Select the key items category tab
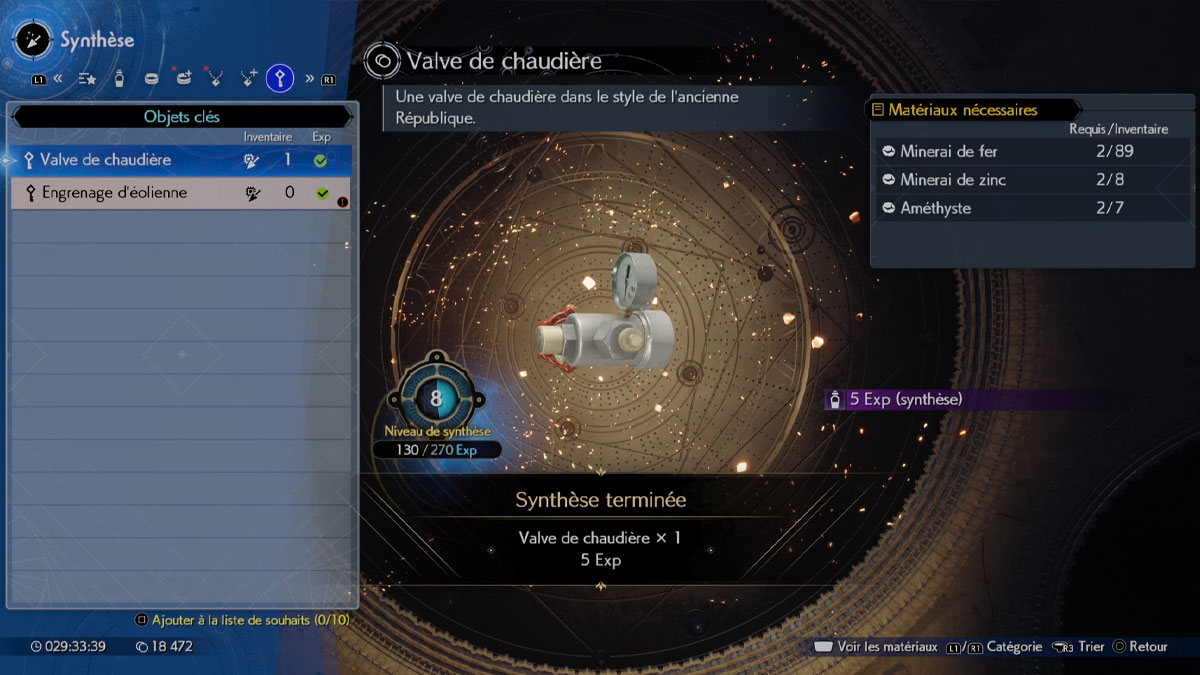Viewport: 1200px width, 675px height. tap(280, 78)
